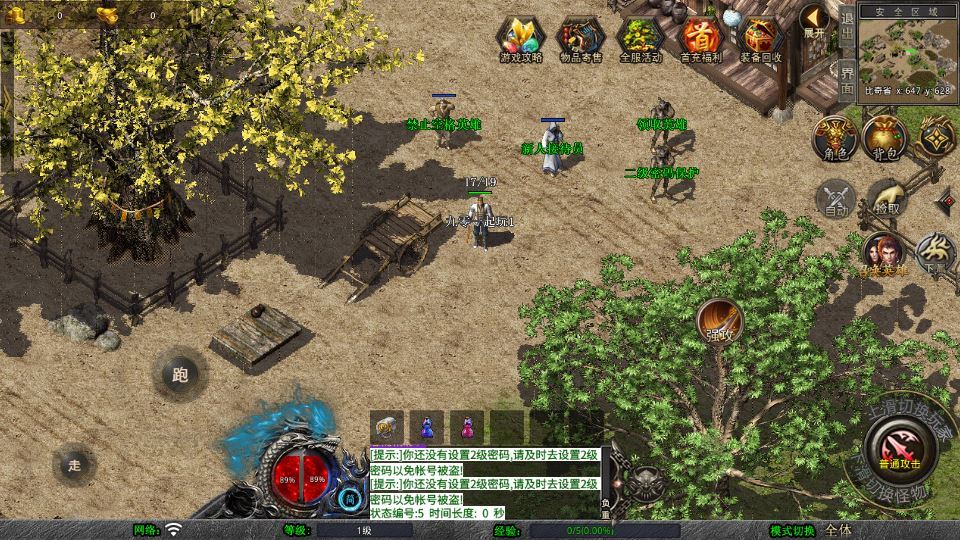
Task: Open the 角色 character sheet
Action: point(833,138)
